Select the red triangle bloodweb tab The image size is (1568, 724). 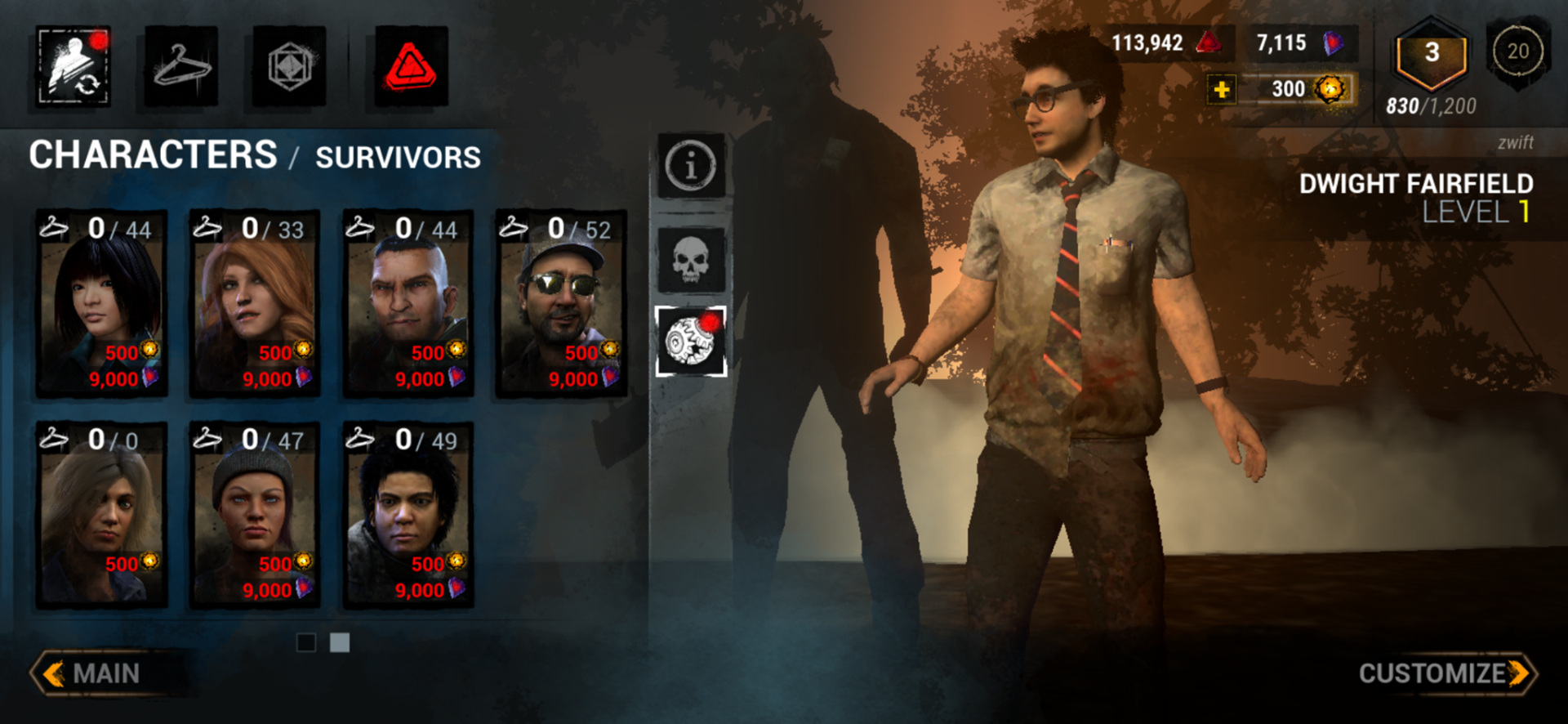(x=411, y=67)
